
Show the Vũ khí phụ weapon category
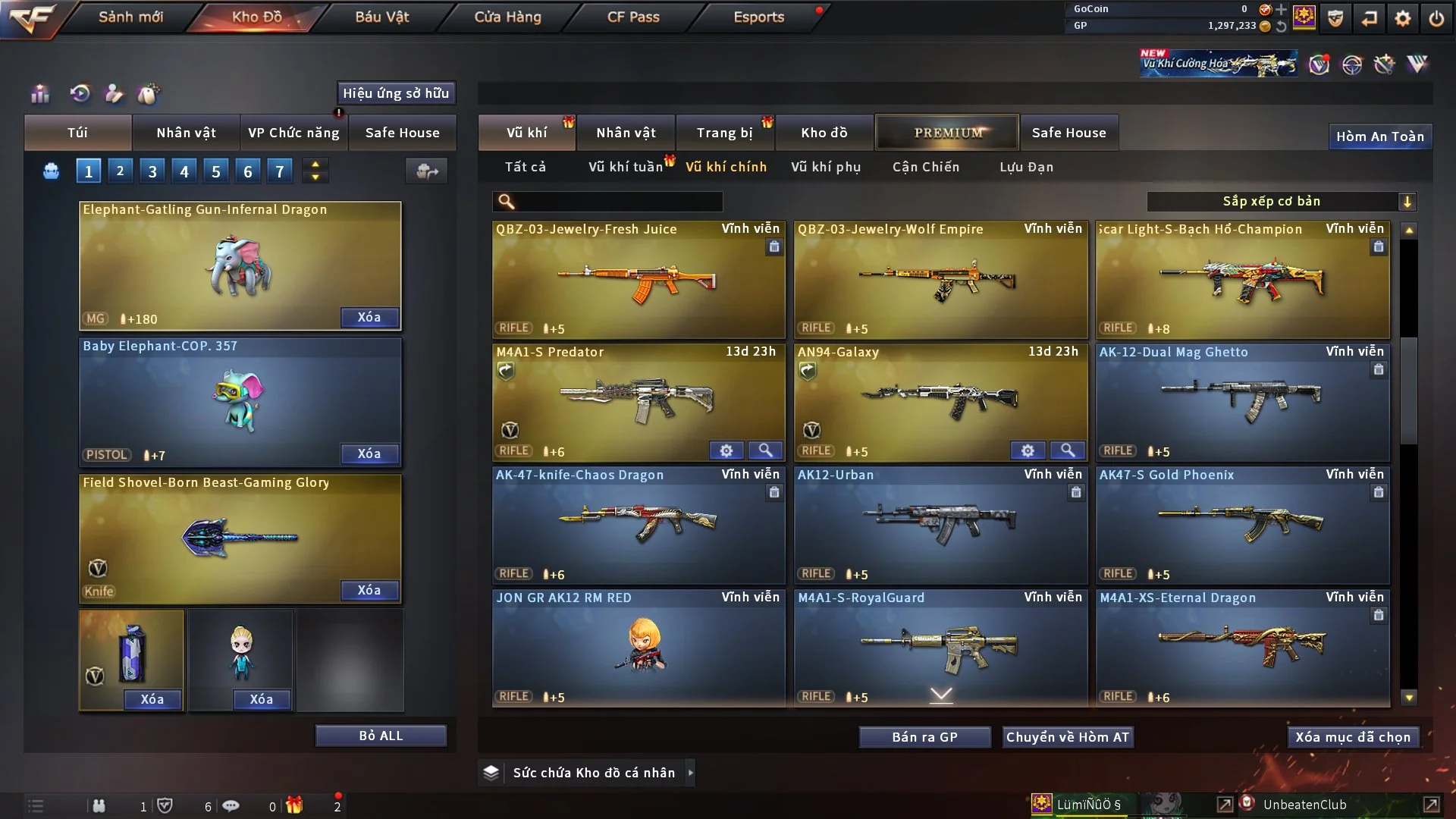pyautogui.click(x=825, y=167)
